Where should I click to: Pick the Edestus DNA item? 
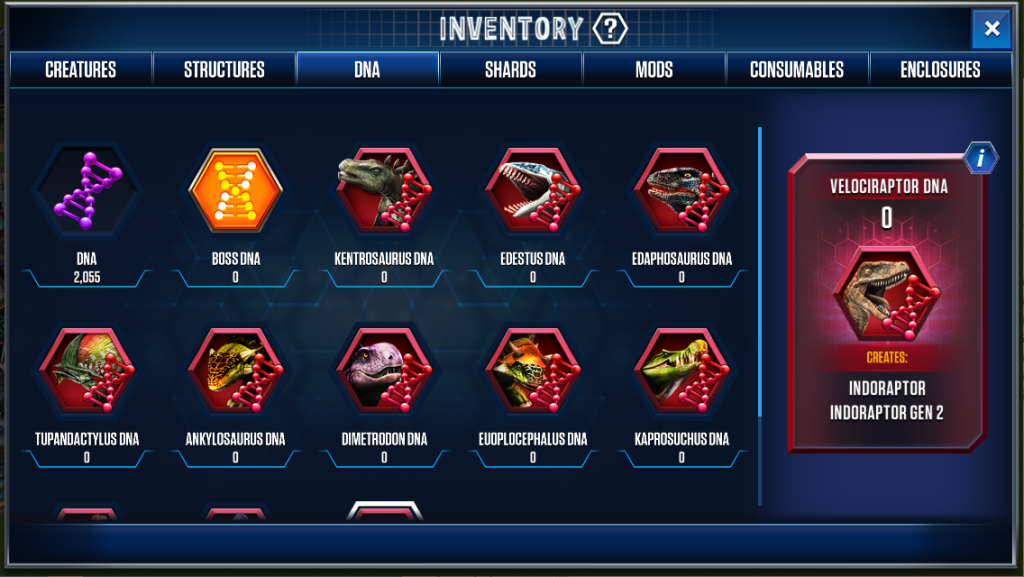[x=533, y=191]
